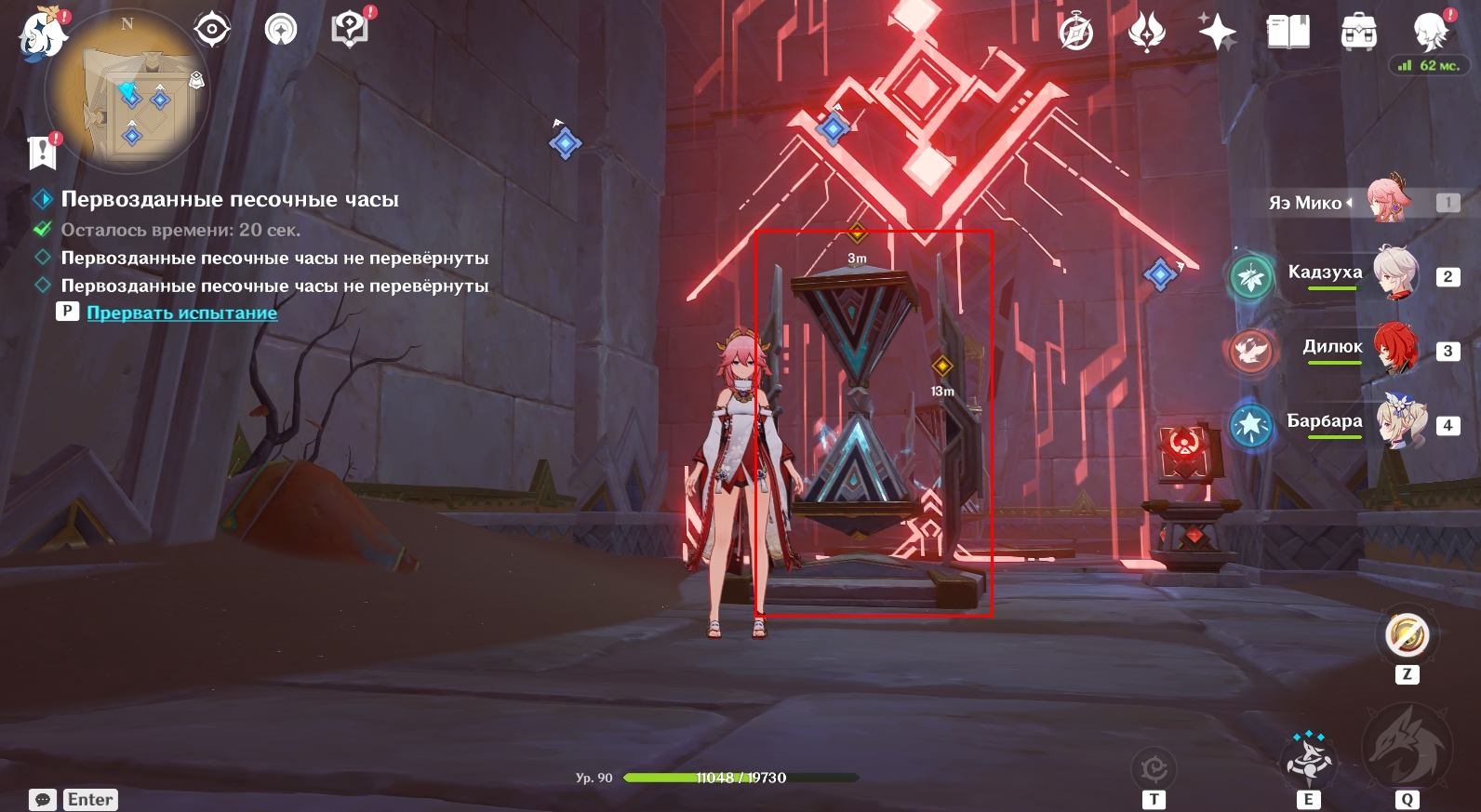
Task: Use the gadget above the Z label
Action: pos(1407,636)
